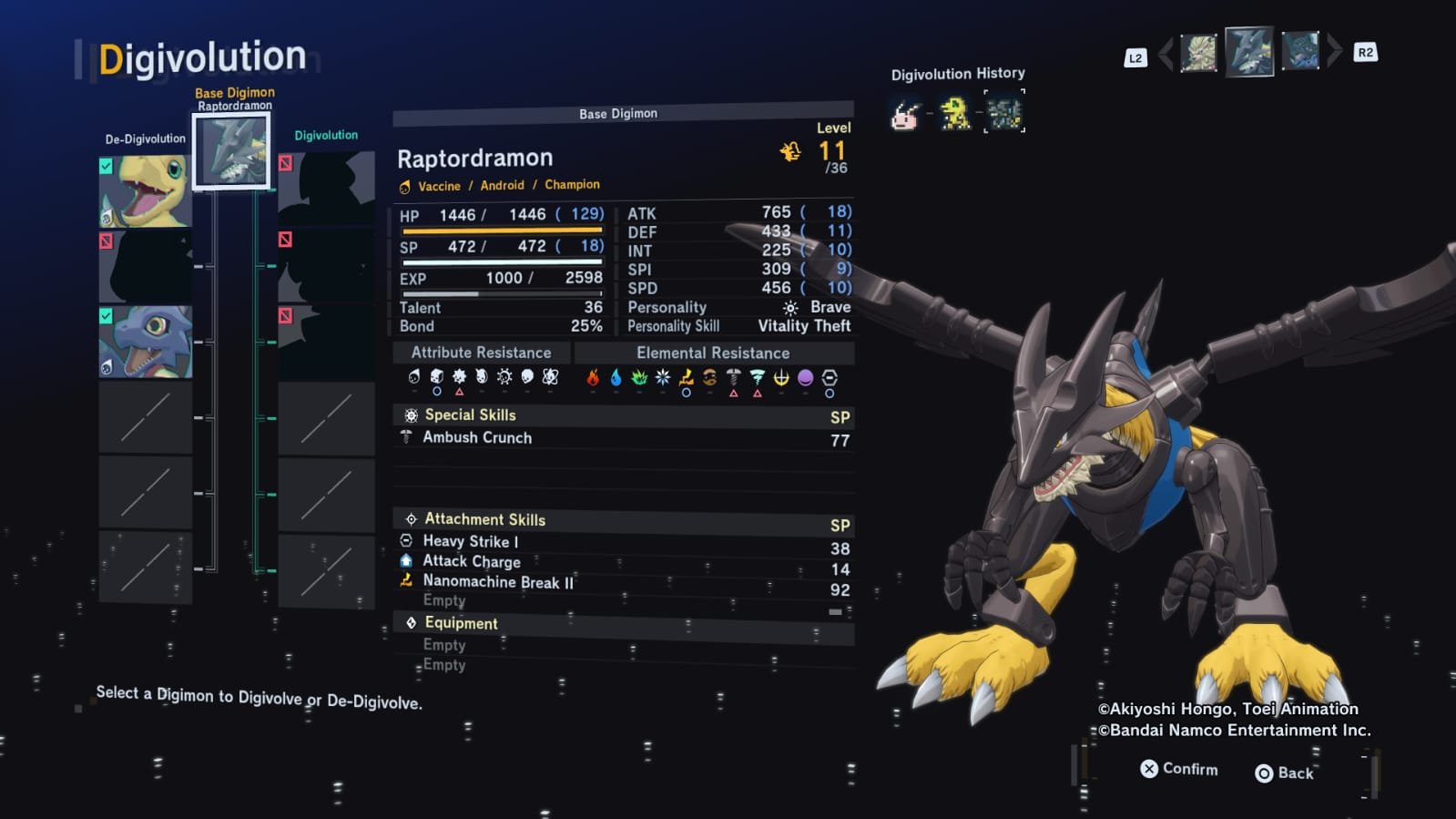Click the left arrow of the Digimon switcher
Viewport: 1456px width, 819px height.
click(1166, 55)
